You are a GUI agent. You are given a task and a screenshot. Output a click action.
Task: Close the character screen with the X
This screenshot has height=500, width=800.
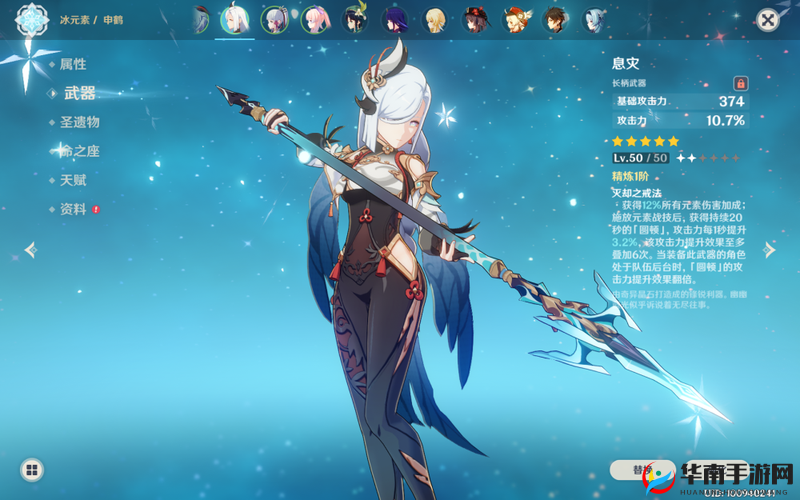pyautogui.click(x=767, y=19)
